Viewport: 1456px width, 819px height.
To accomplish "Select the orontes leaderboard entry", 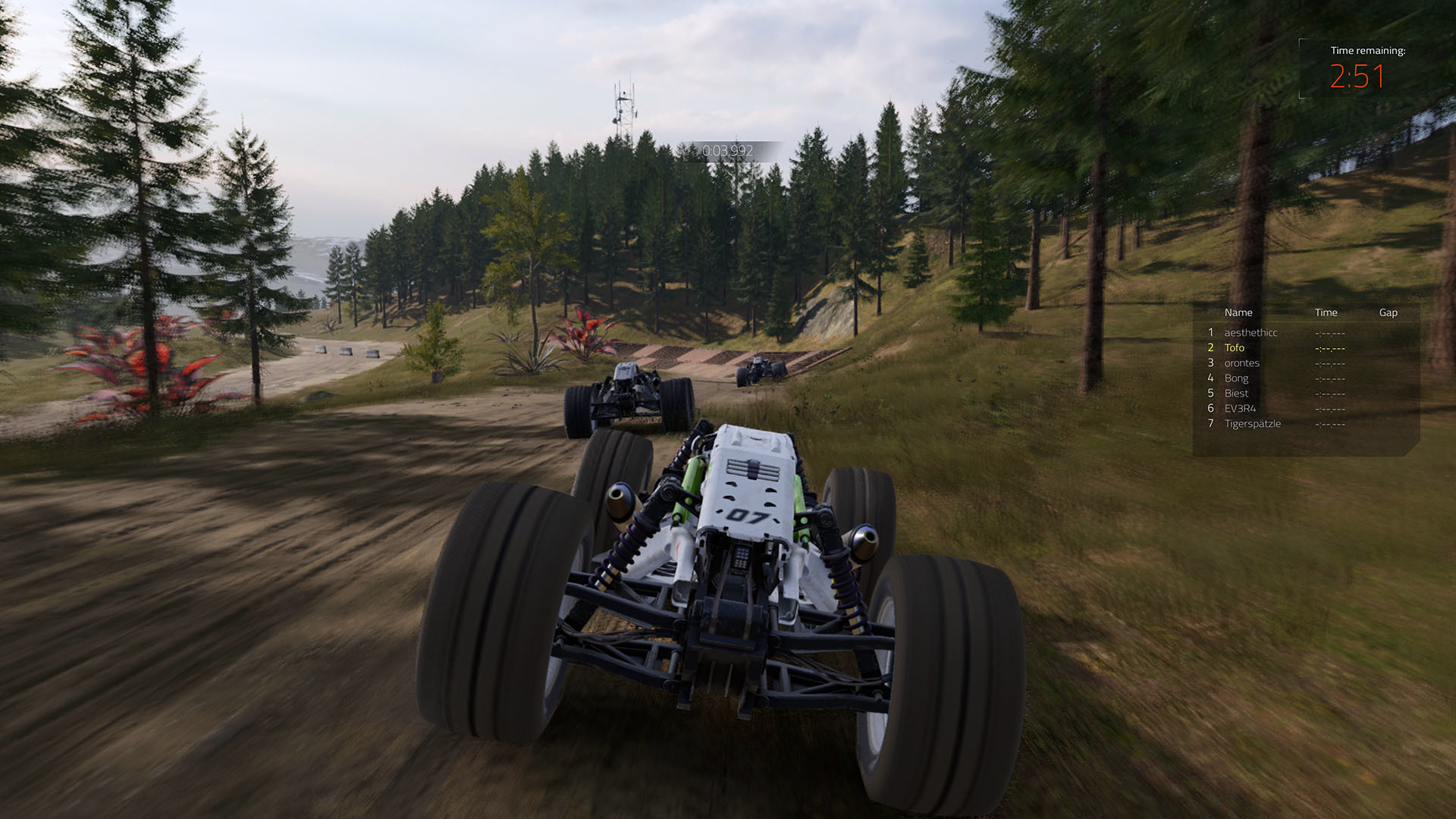I will 1244,362.
